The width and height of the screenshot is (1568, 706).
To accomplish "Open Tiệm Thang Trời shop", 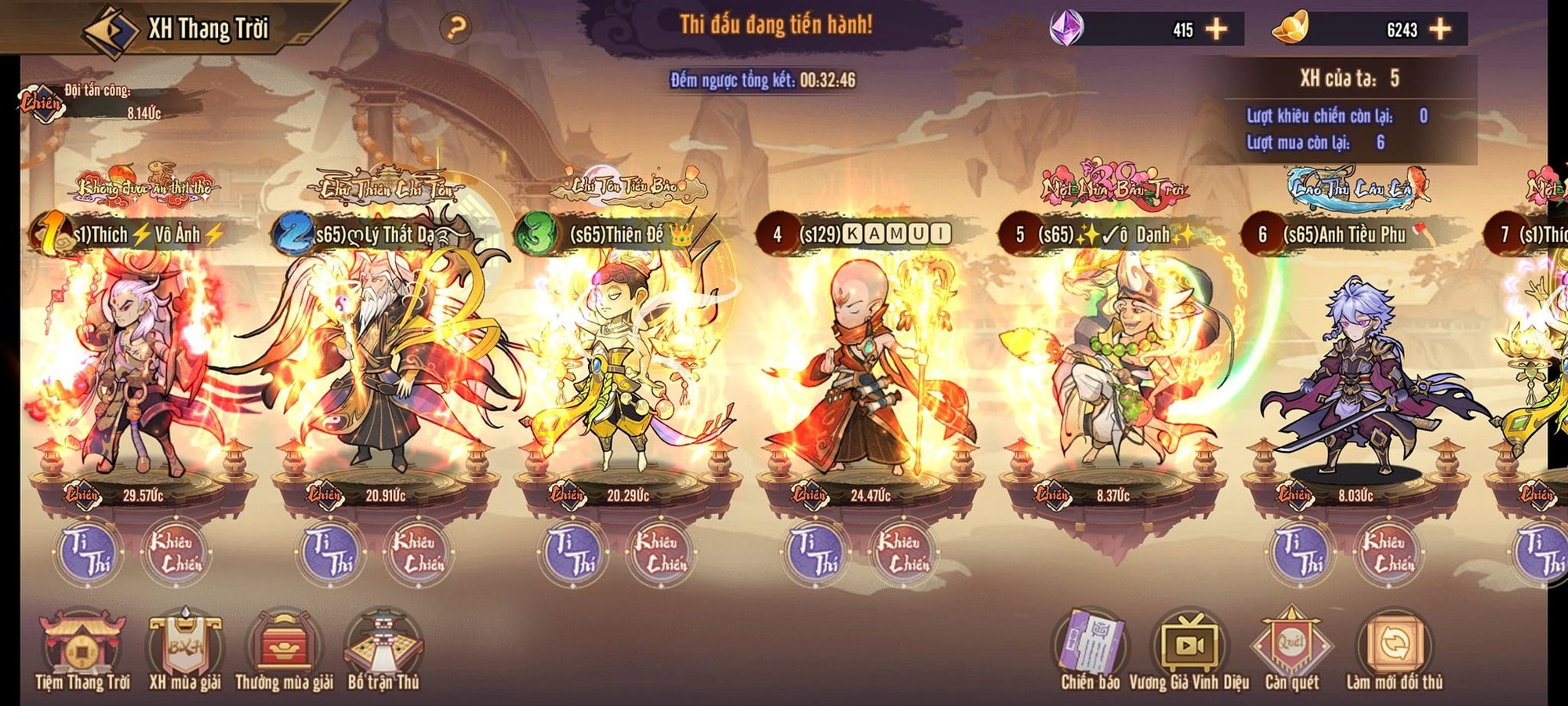I will (x=82, y=650).
